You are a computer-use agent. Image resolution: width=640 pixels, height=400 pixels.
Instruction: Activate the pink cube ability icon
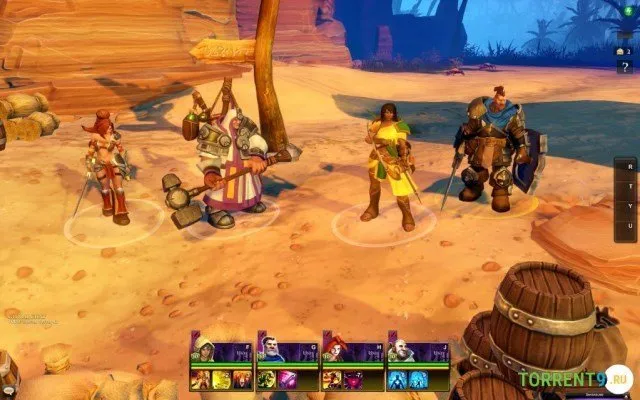286,379
